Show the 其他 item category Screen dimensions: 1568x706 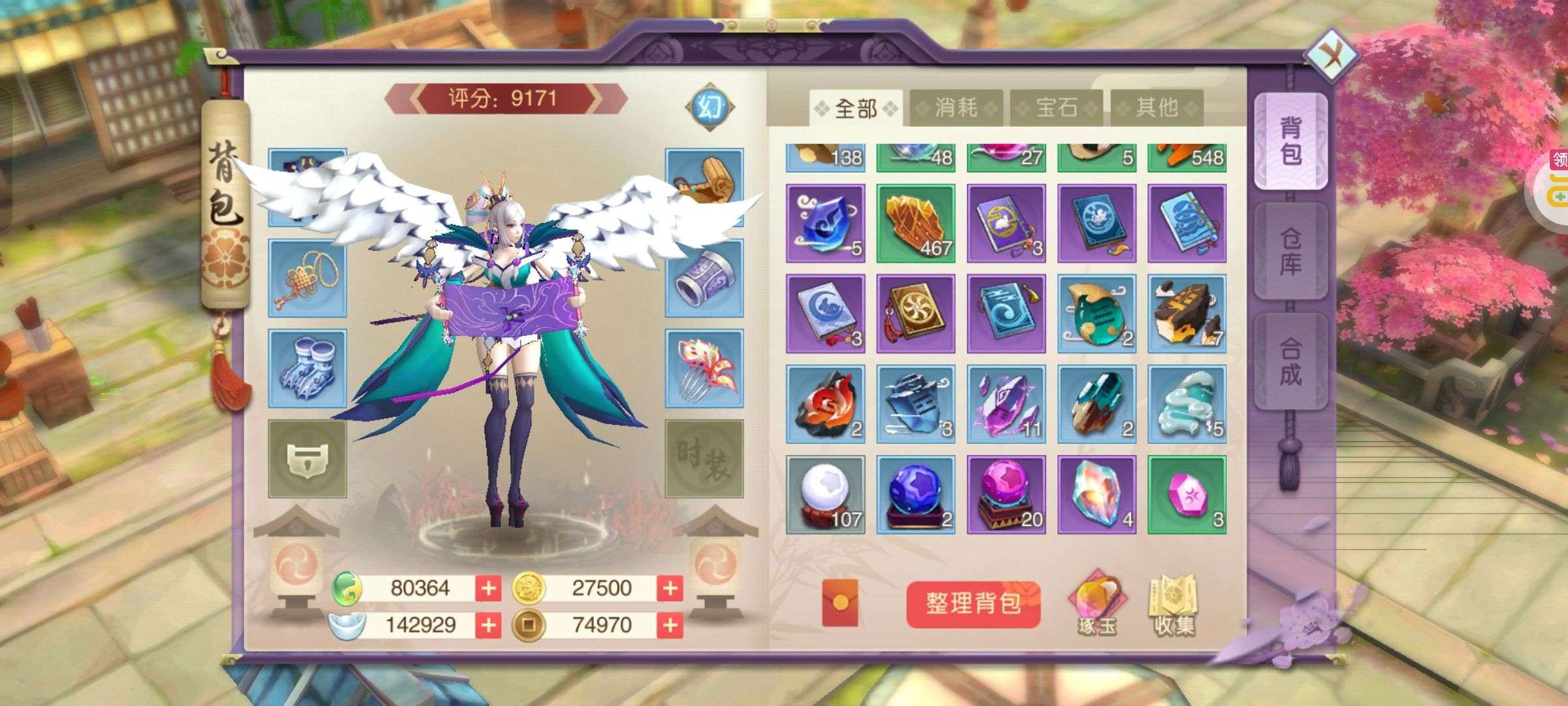click(1156, 108)
